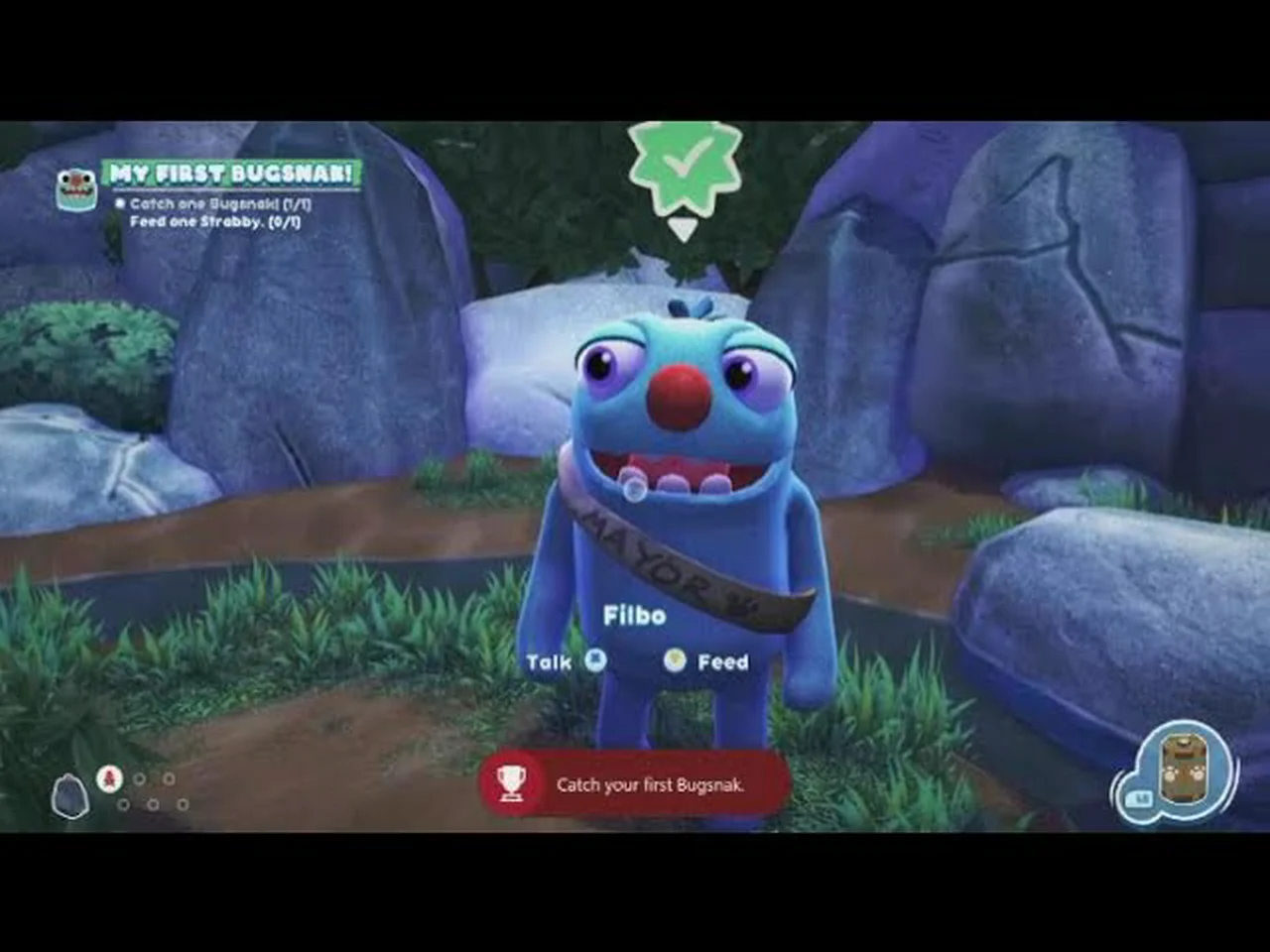Choose the Feed option for Filbo
This screenshot has height=952, width=1270.
pyautogui.click(x=705, y=661)
